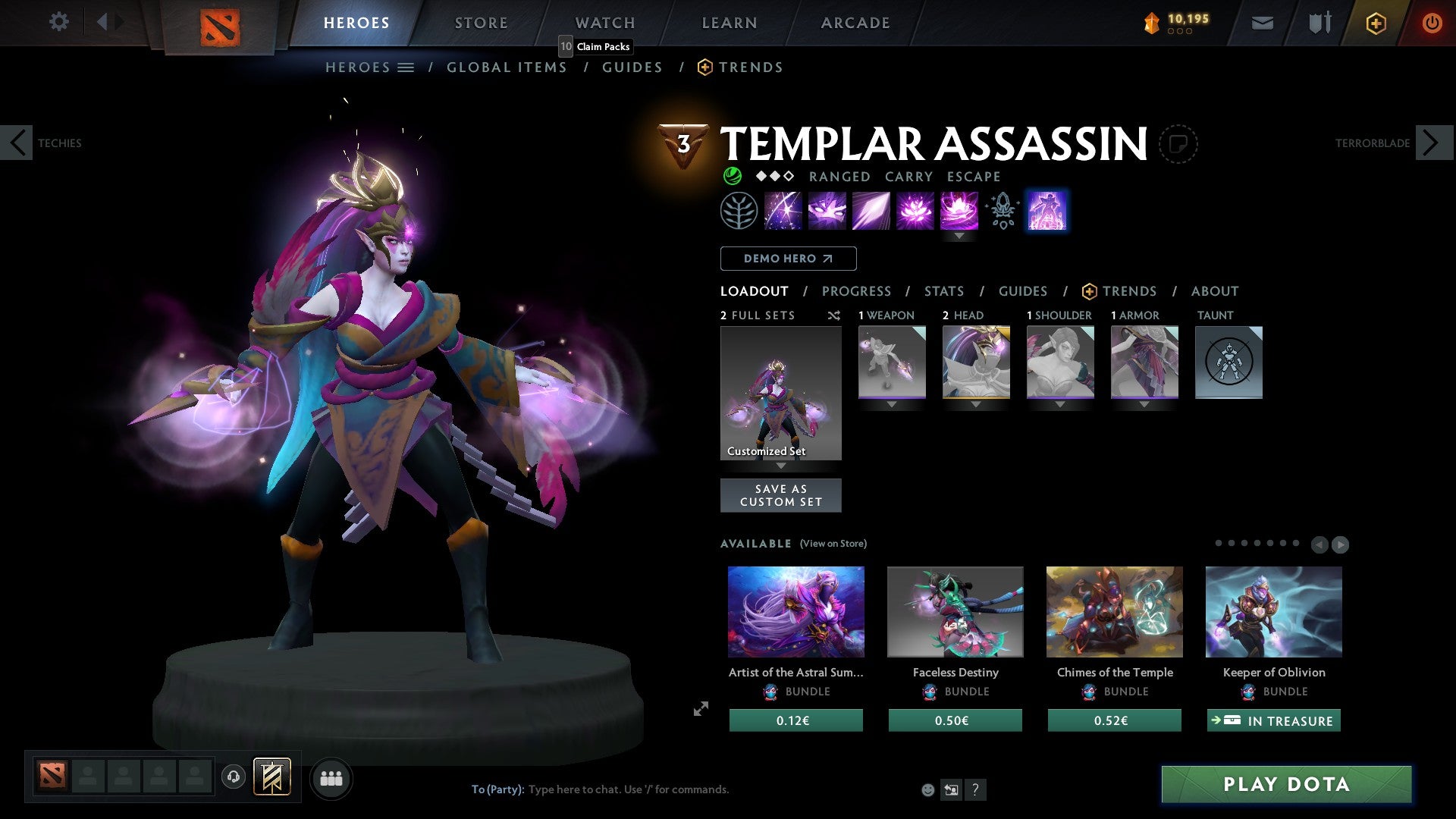Image resolution: width=1456 pixels, height=819 pixels.
Task: Switch to the Progress tab
Action: coord(857,291)
